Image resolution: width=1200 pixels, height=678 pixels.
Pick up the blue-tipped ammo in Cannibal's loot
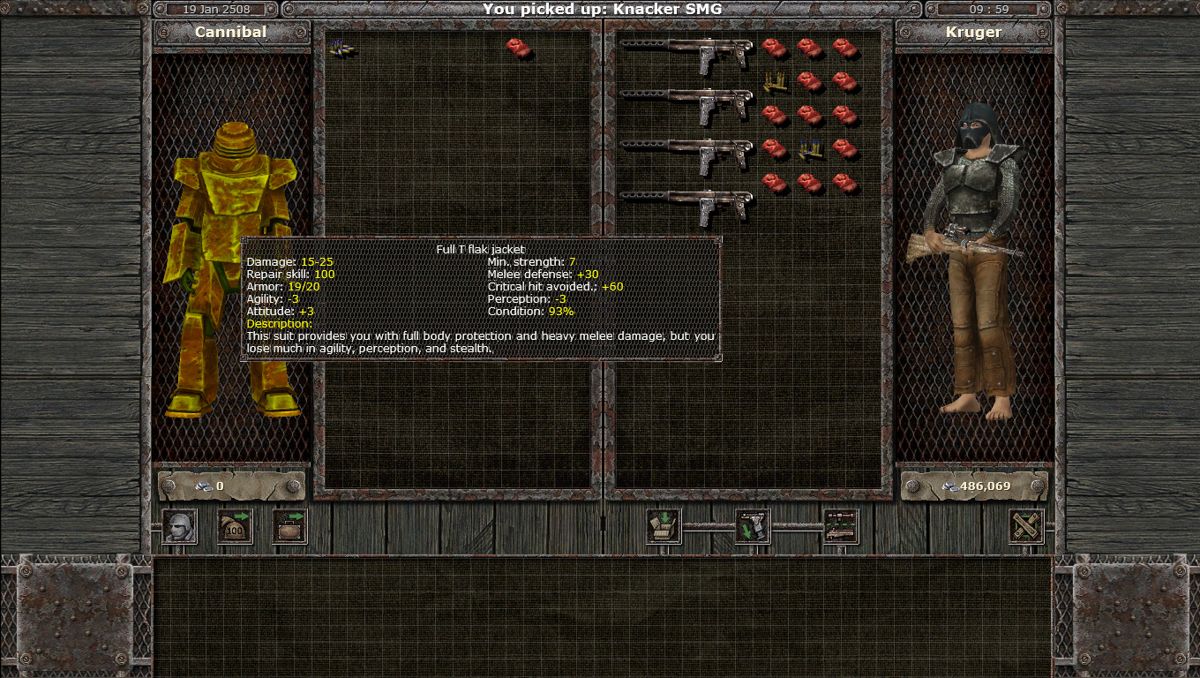point(342,47)
